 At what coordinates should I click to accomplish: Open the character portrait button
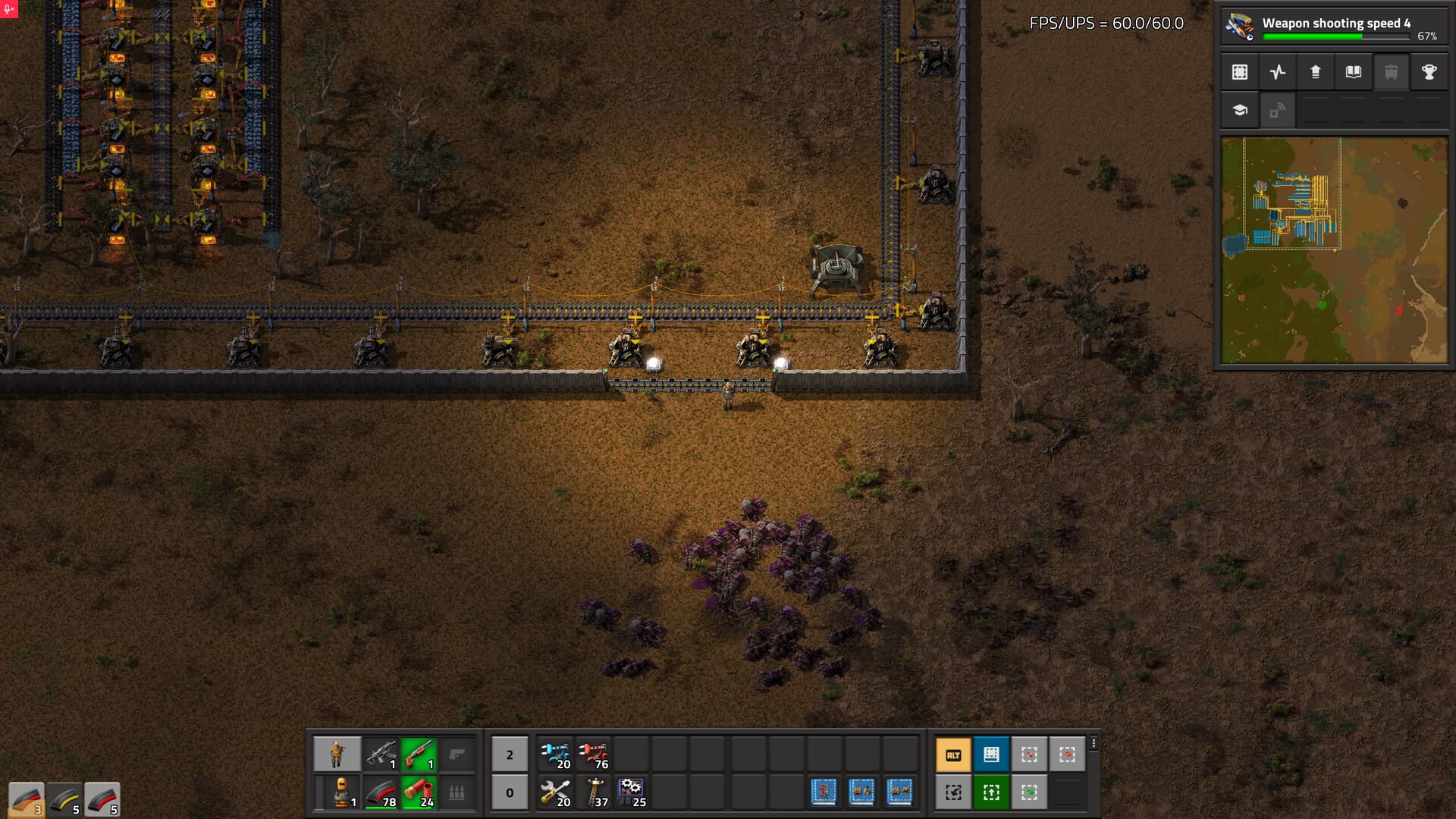(x=337, y=755)
